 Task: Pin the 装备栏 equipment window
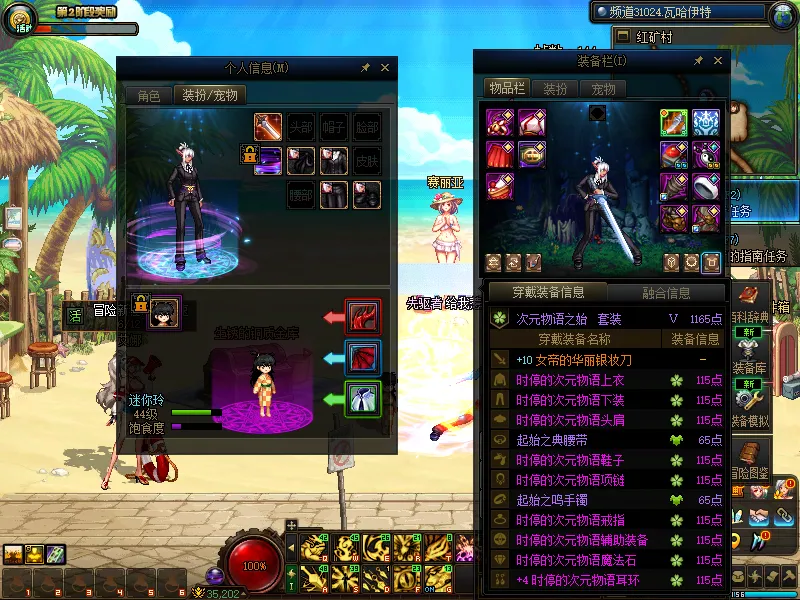pos(696,61)
